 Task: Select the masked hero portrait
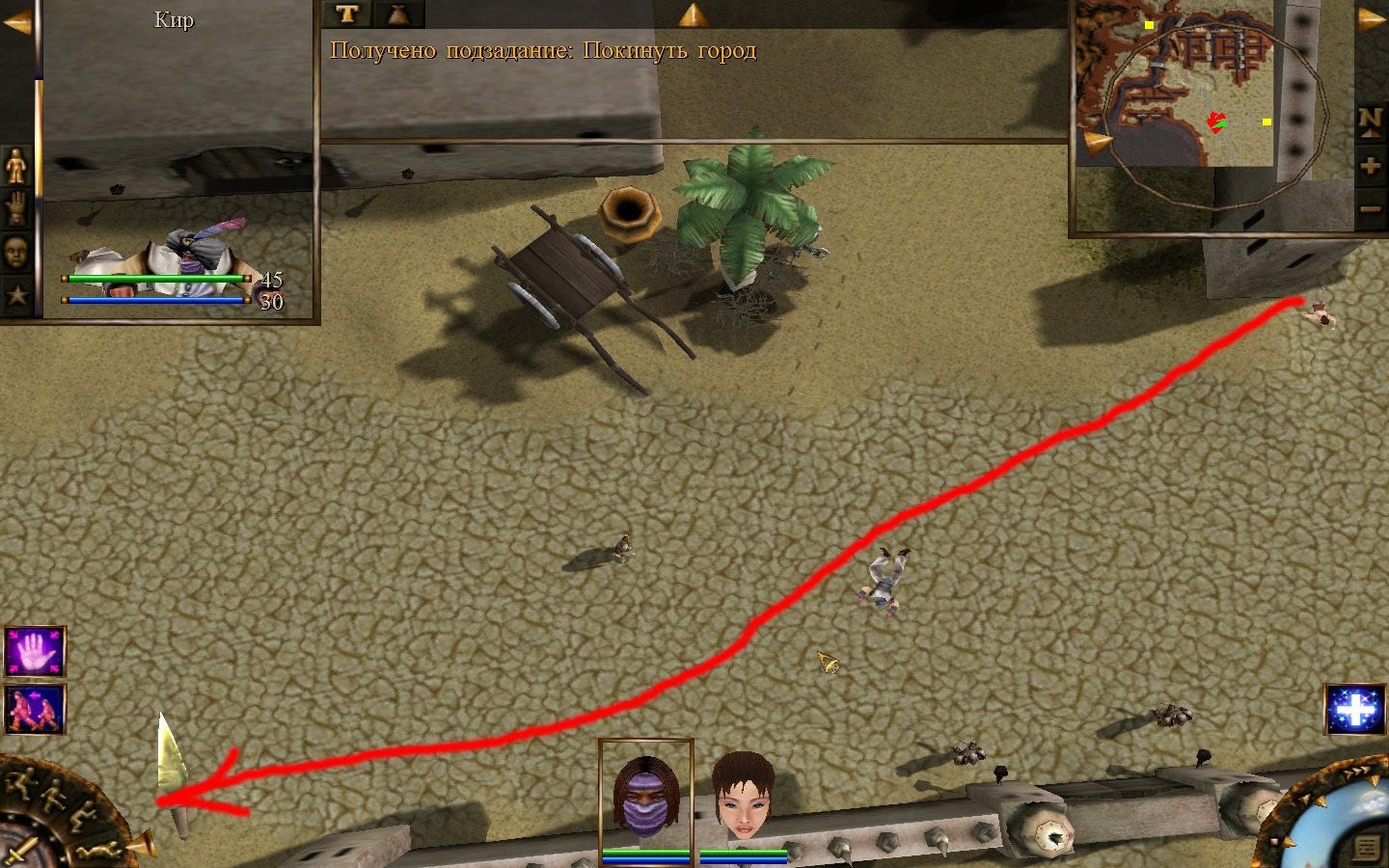coord(645,796)
